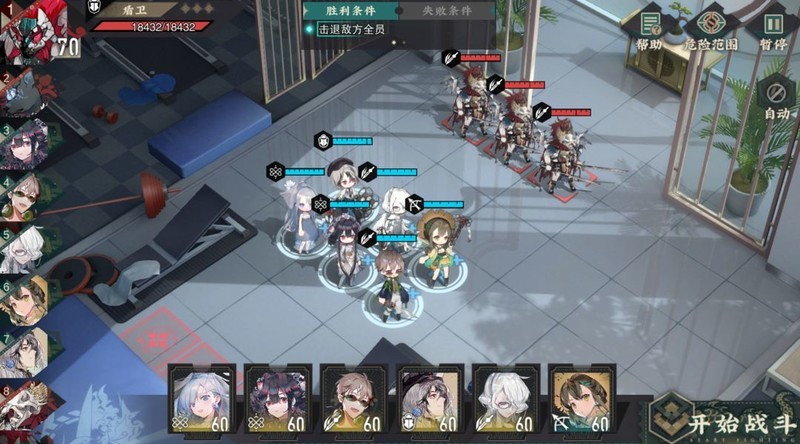
Task: Select turn-order portrait number 5
Action: click(20, 249)
